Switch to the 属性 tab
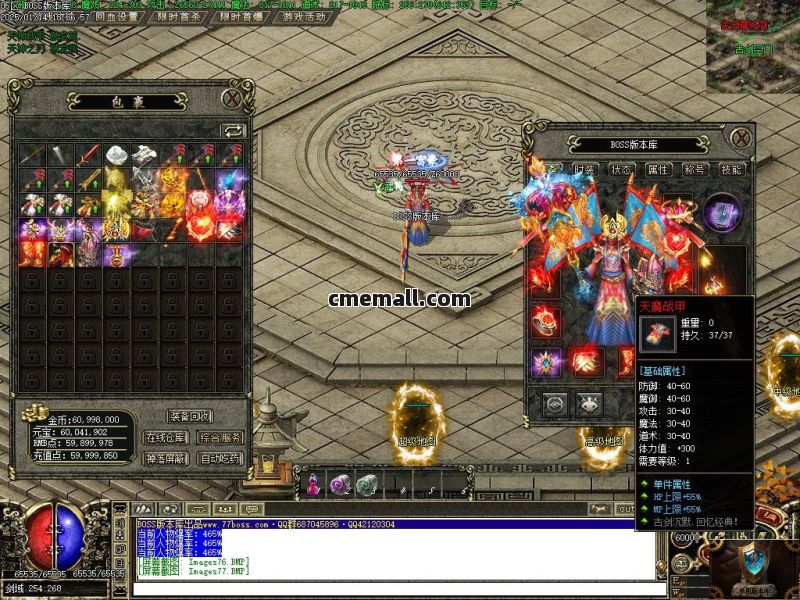 pyautogui.click(x=657, y=170)
